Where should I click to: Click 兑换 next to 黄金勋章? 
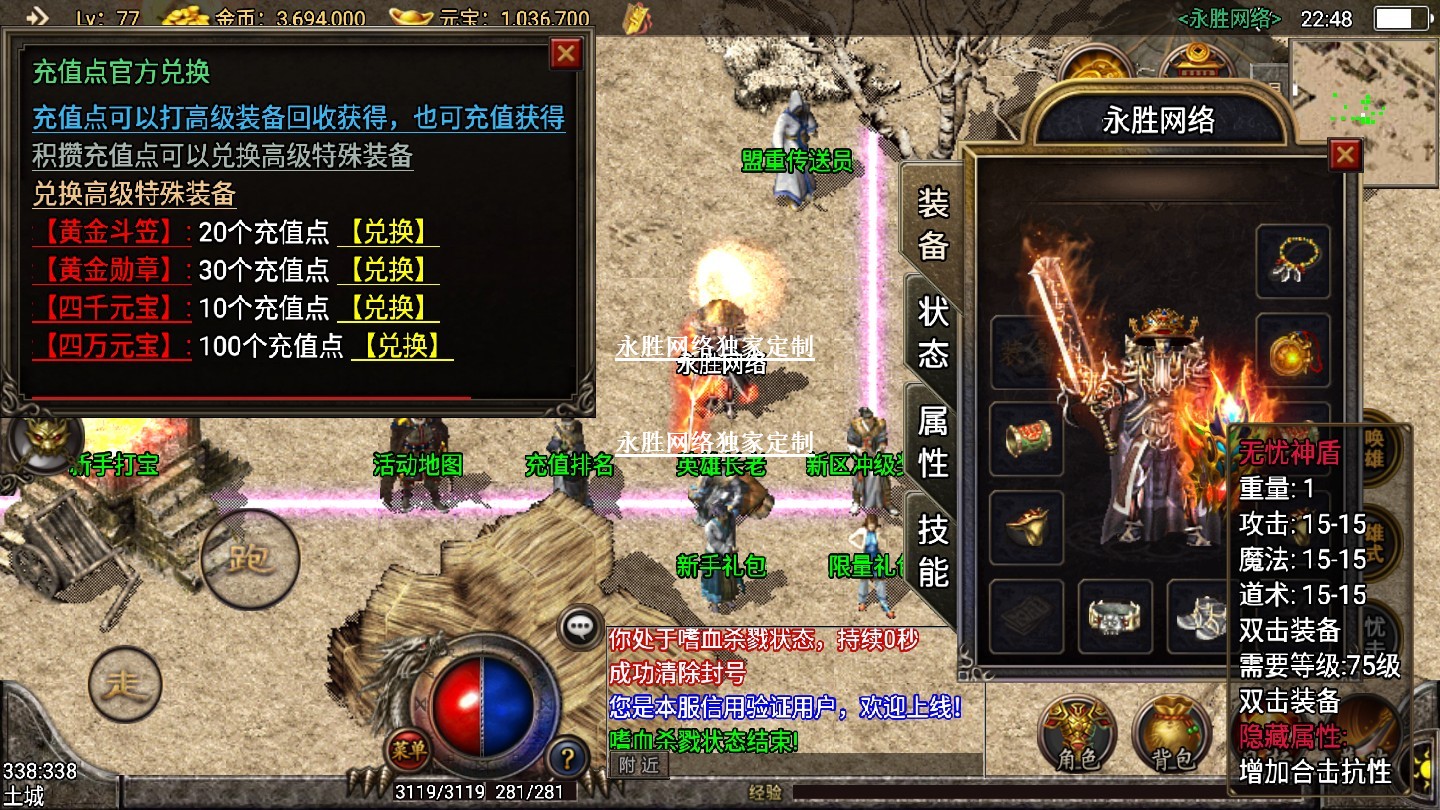click(388, 270)
